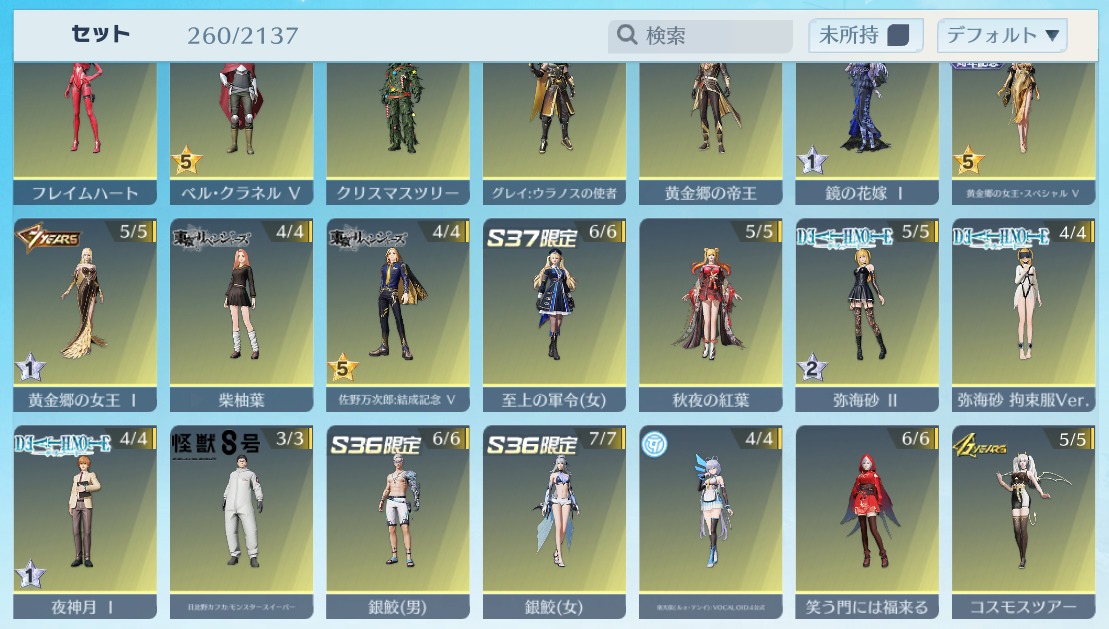Pick the 笑う門には福来る set
The height and width of the screenshot is (629, 1109).
click(867, 520)
